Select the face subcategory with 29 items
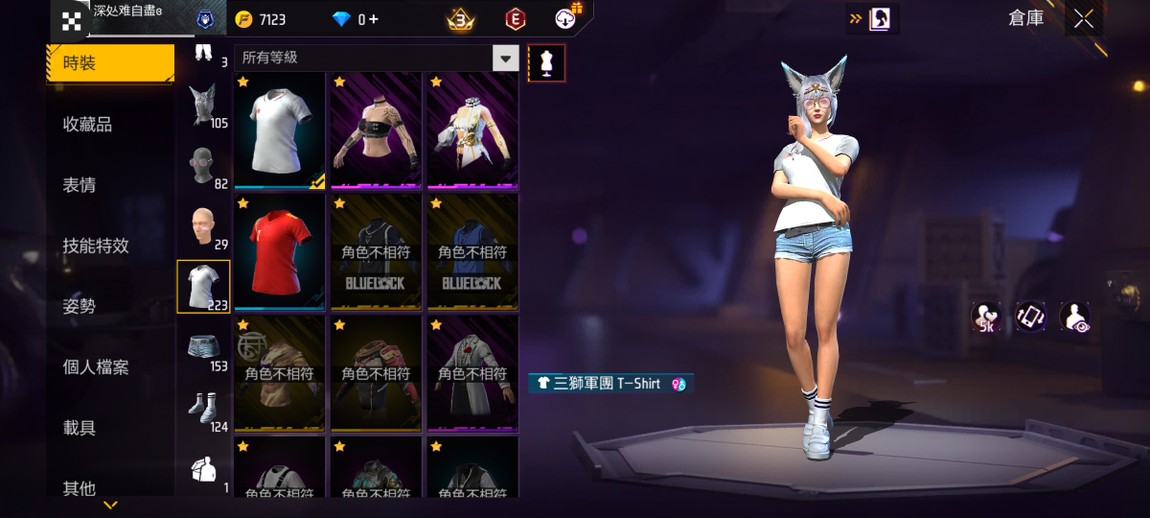Viewport: 1150px width, 518px height. click(x=204, y=227)
